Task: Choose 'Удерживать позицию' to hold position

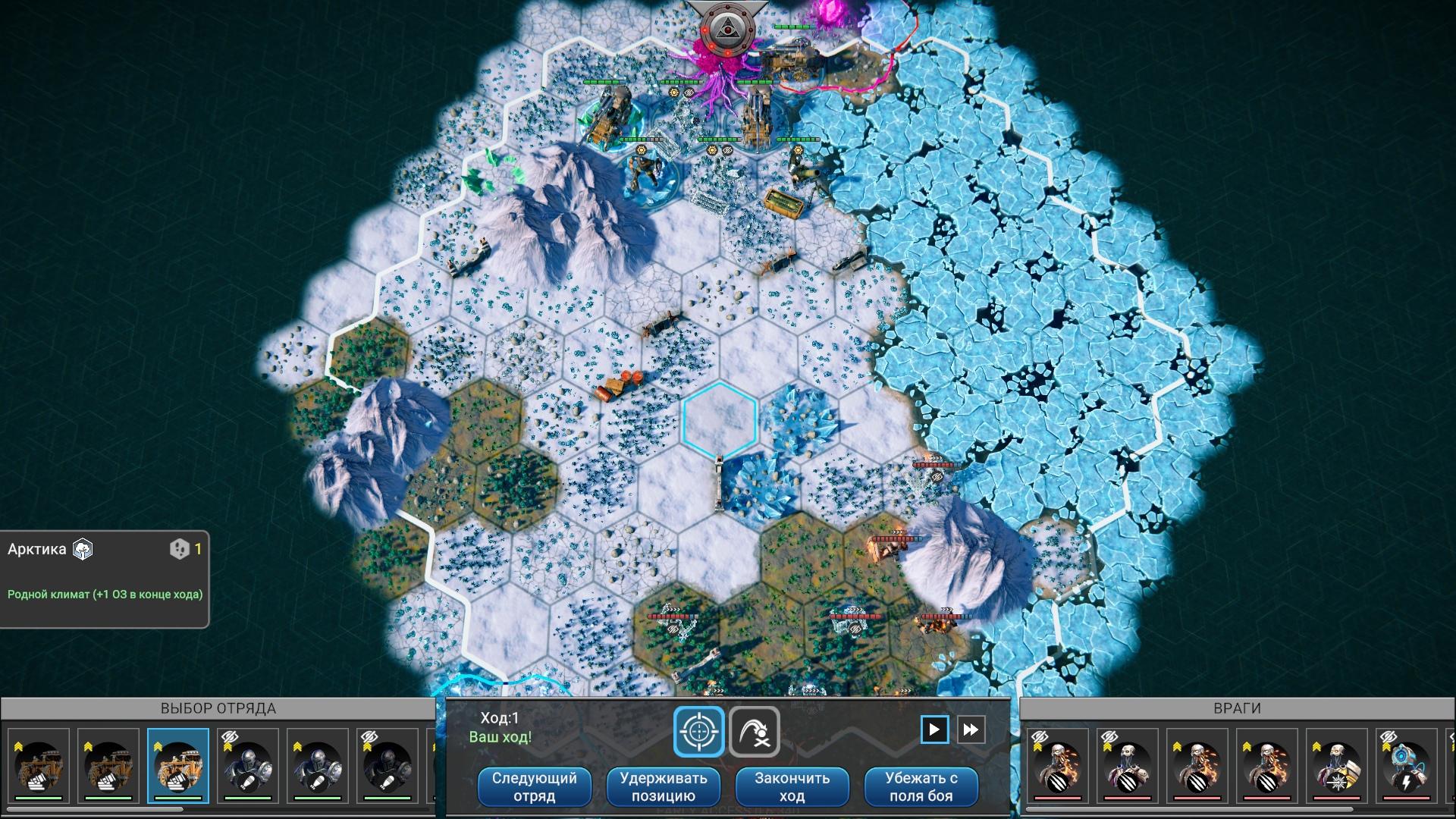Action: (x=663, y=786)
